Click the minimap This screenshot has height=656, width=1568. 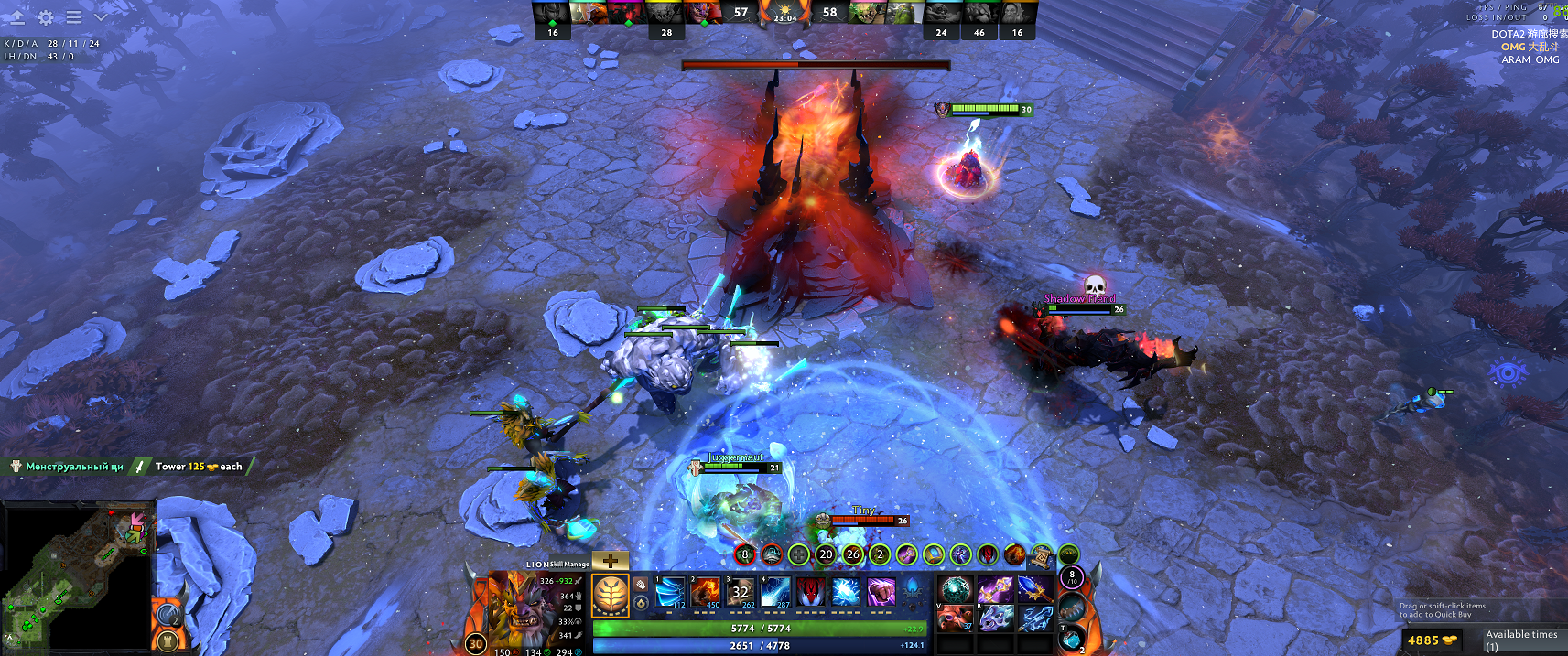point(78,576)
